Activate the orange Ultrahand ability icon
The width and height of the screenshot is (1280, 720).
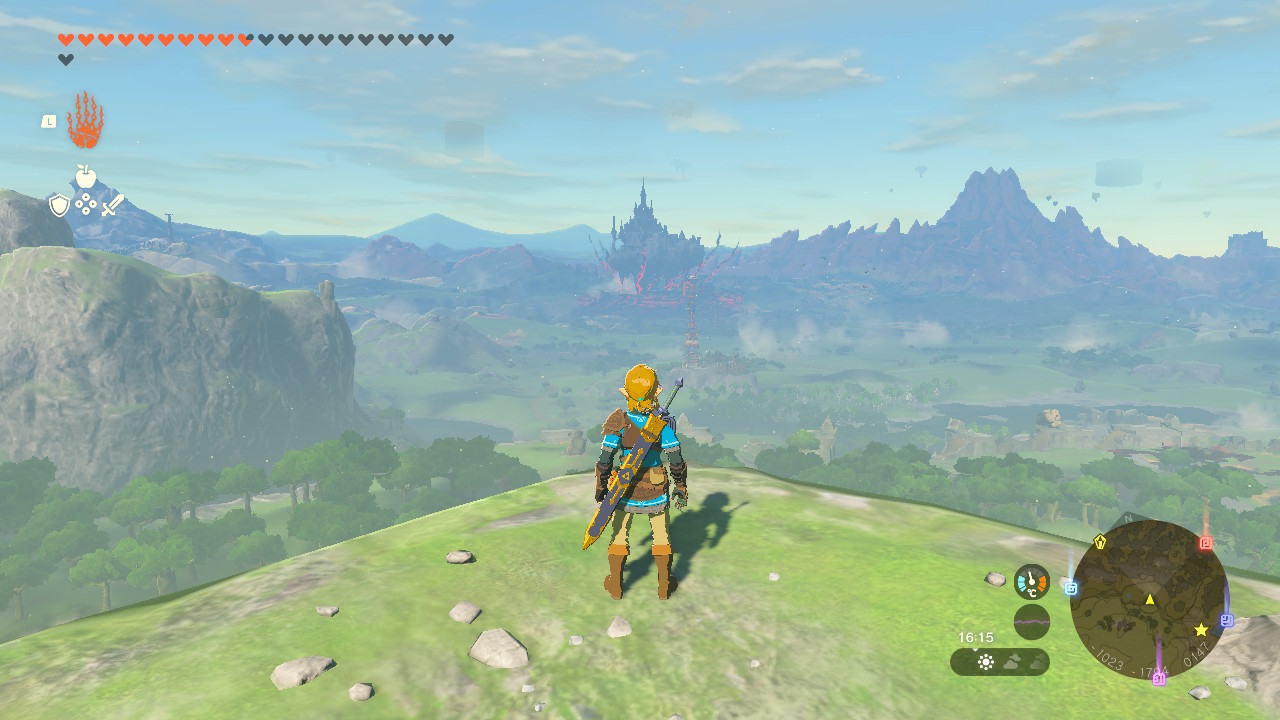tap(85, 121)
